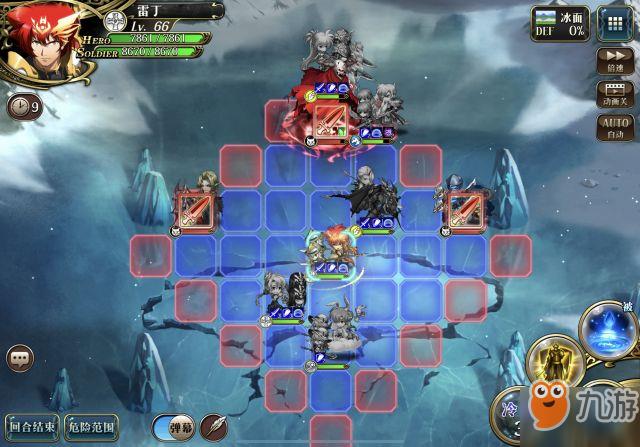The image size is (640, 447).
Task: Click the turn counter clock icon
Action: coord(22,105)
